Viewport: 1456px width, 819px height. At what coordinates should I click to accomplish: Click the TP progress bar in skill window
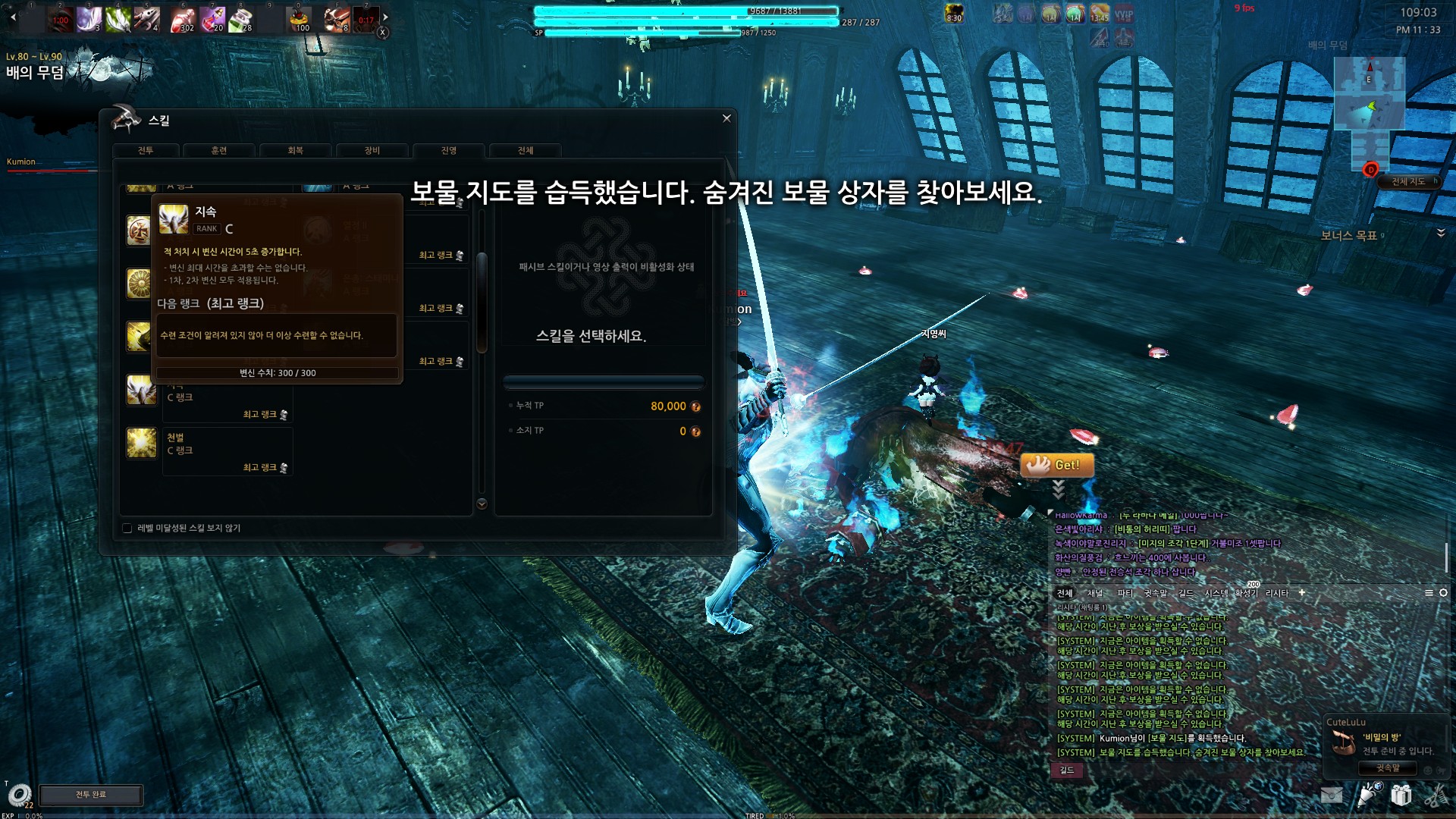click(603, 381)
